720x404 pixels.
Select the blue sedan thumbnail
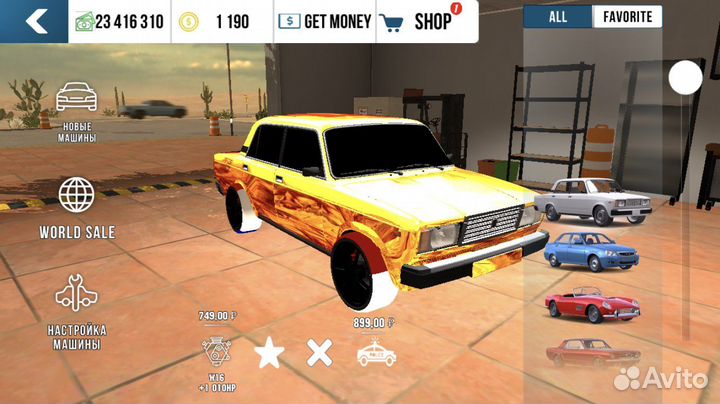click(x=591, y=250)
